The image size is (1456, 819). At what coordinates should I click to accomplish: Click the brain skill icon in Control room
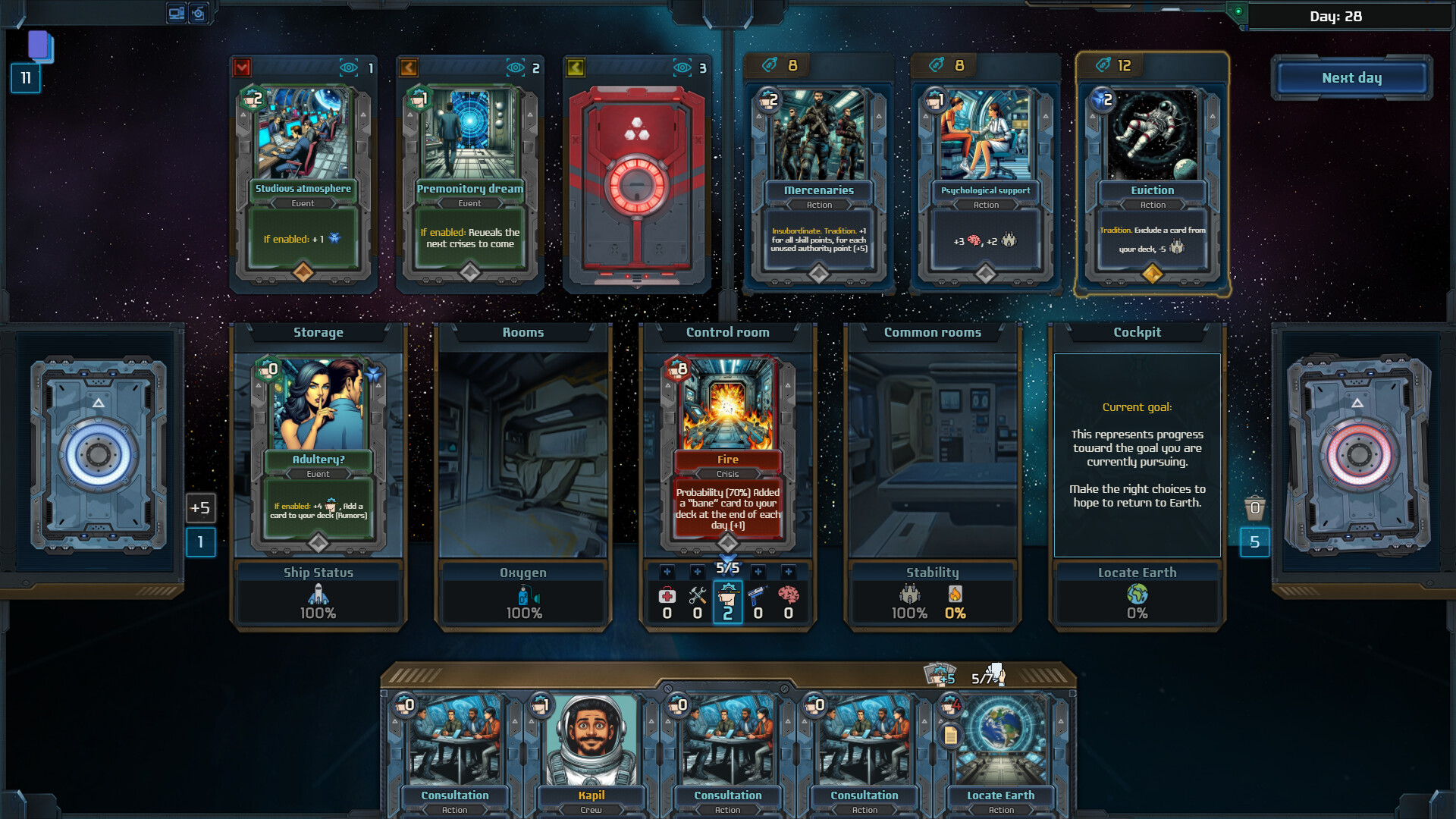pyautogui.click(x=790, y=597)
